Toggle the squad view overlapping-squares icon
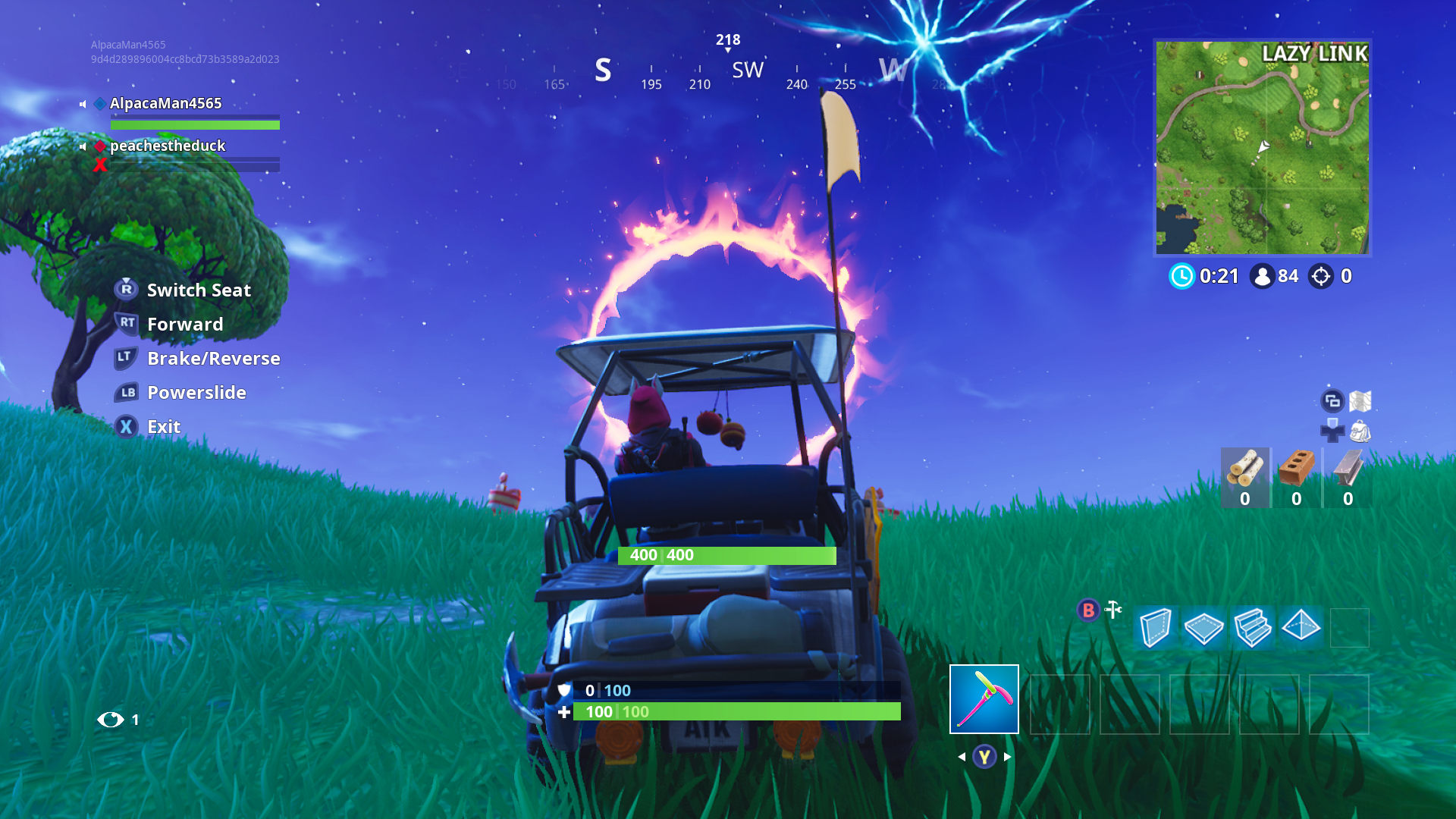The width and height of the screenshot is (1456, 819). [x=1332, y=400]
